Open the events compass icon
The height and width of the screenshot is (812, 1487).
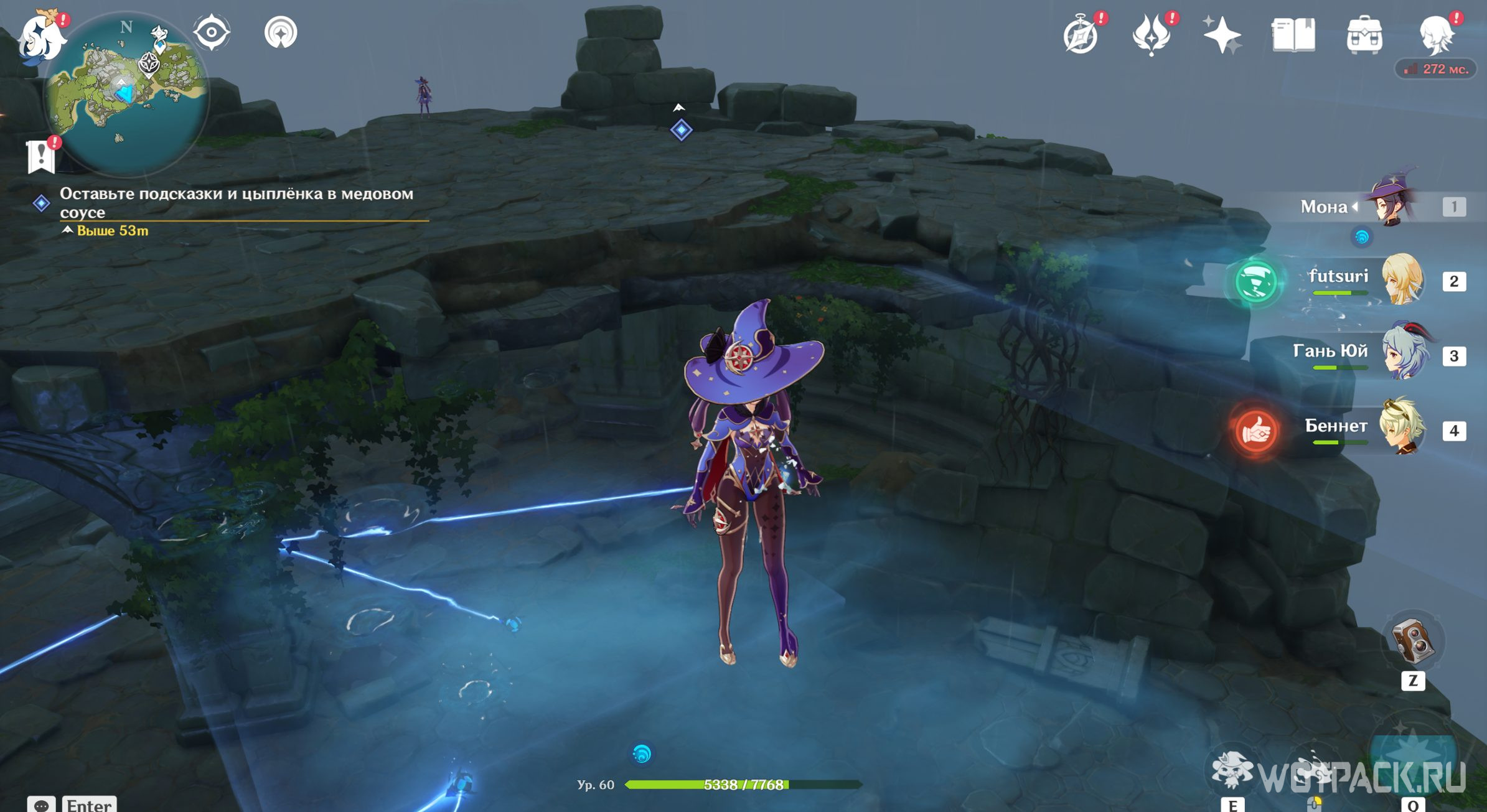click(1081, 36)
